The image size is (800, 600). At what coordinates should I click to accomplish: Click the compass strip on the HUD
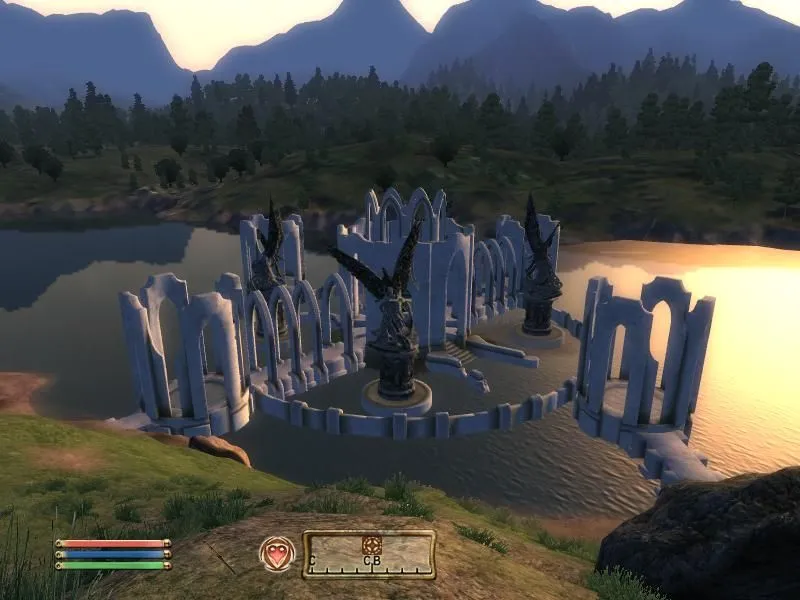click(x=369, y=555)
